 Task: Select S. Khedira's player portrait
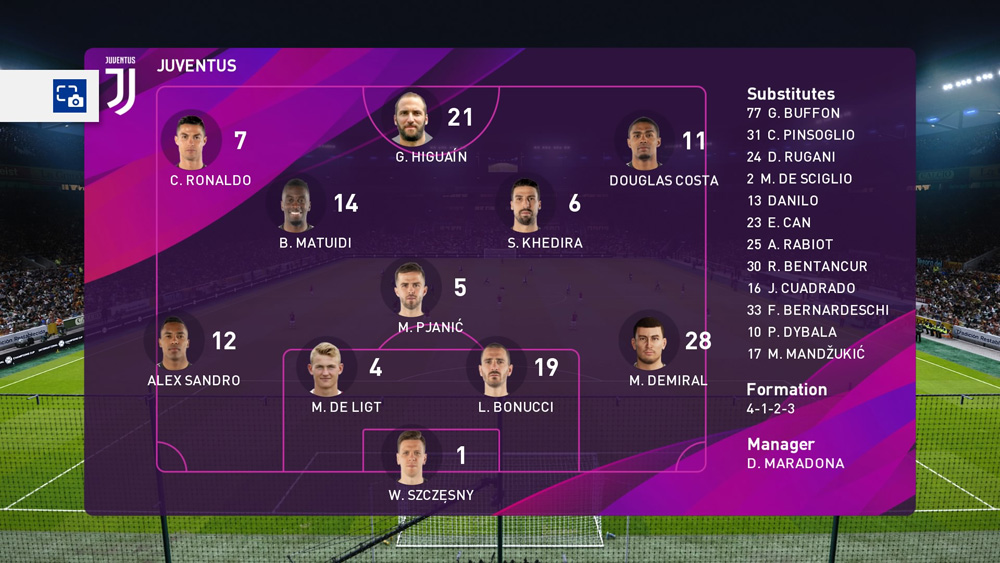click(525, 205)
